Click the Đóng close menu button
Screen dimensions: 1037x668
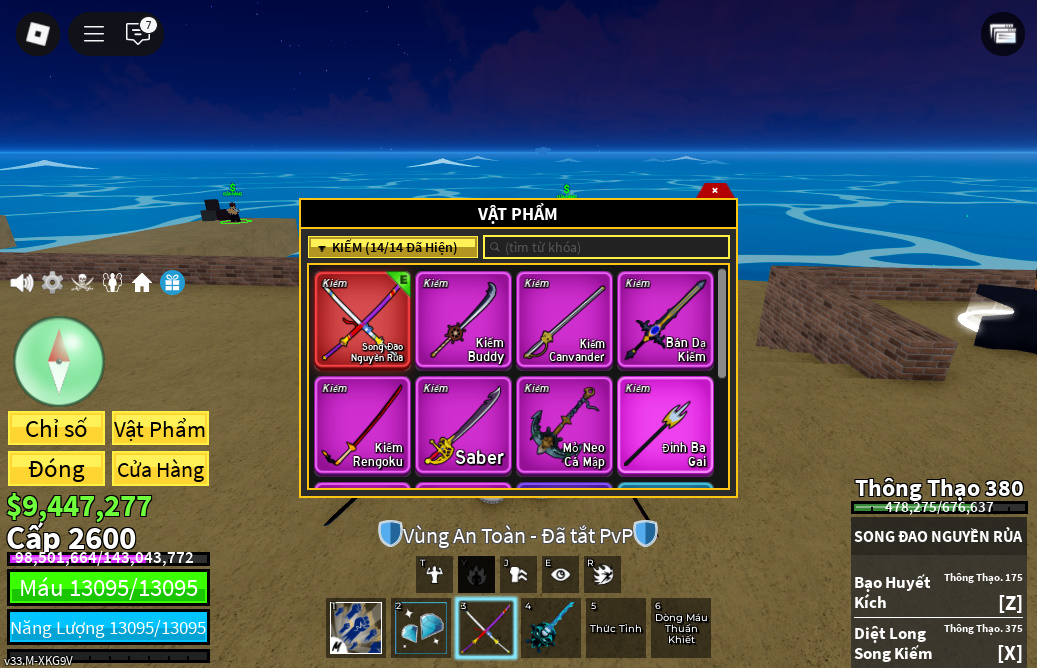click(x=56, y=469)
